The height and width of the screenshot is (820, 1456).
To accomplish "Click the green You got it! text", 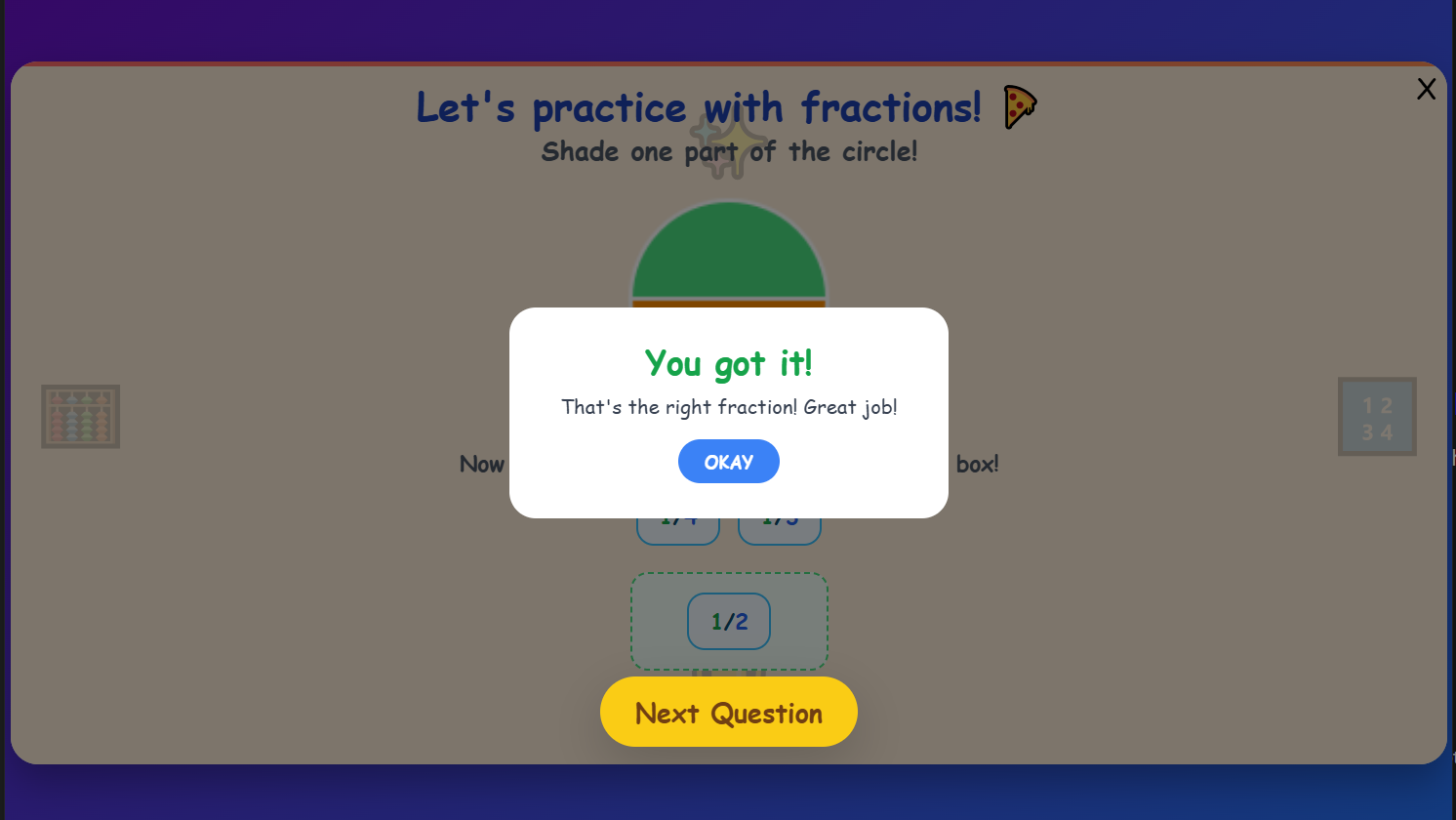I will click(x=728, y=363).
